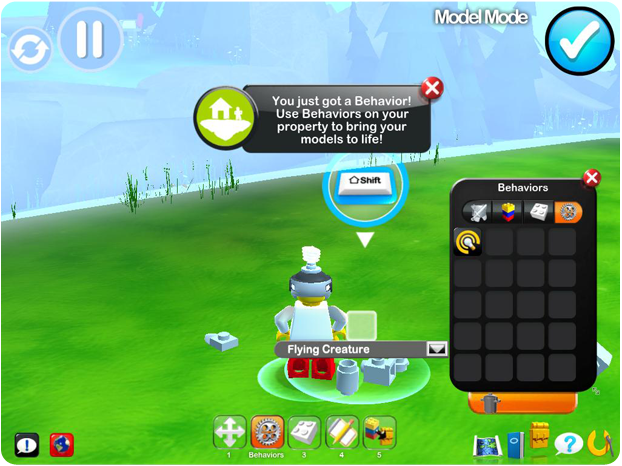Confirm Model Mode with the blue checkmark
622x466 pixels.
pyautogui.click(x=579, y=42)
